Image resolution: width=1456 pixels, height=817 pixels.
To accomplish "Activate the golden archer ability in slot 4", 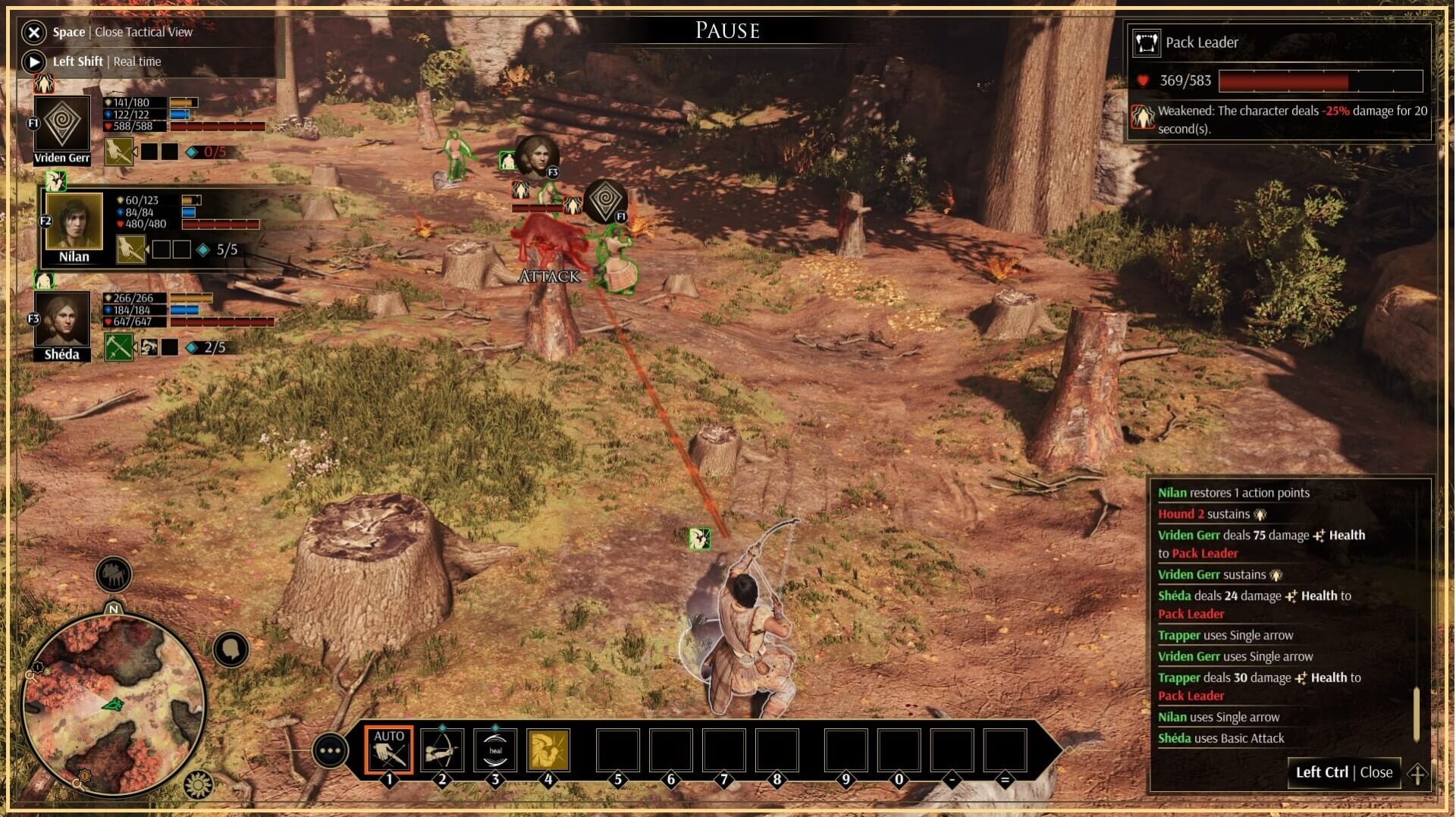I will [548, 750].
